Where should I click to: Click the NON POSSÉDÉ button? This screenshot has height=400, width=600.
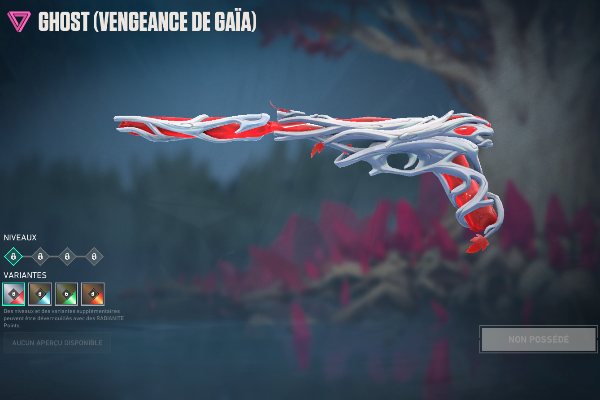tap(538, 340)
